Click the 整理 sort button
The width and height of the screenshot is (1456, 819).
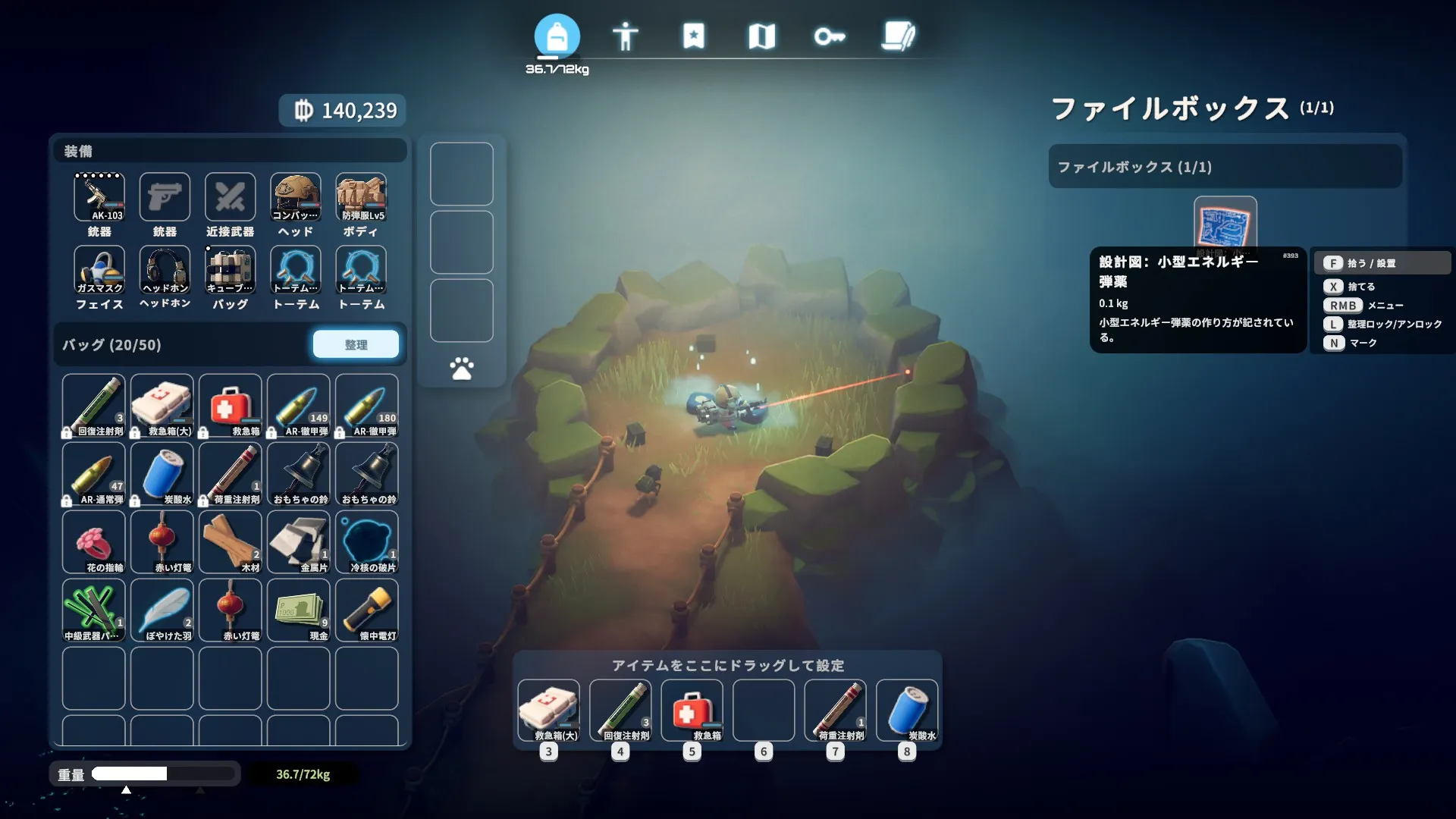point(356,344)
